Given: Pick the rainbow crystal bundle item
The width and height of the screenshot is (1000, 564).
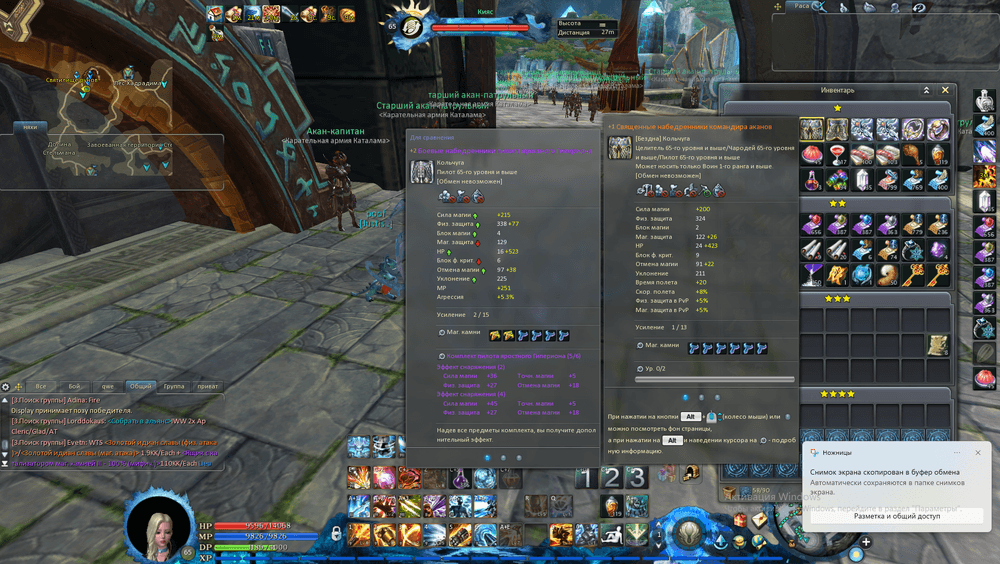Looking at the screenshot, I should tap(837, 178).
